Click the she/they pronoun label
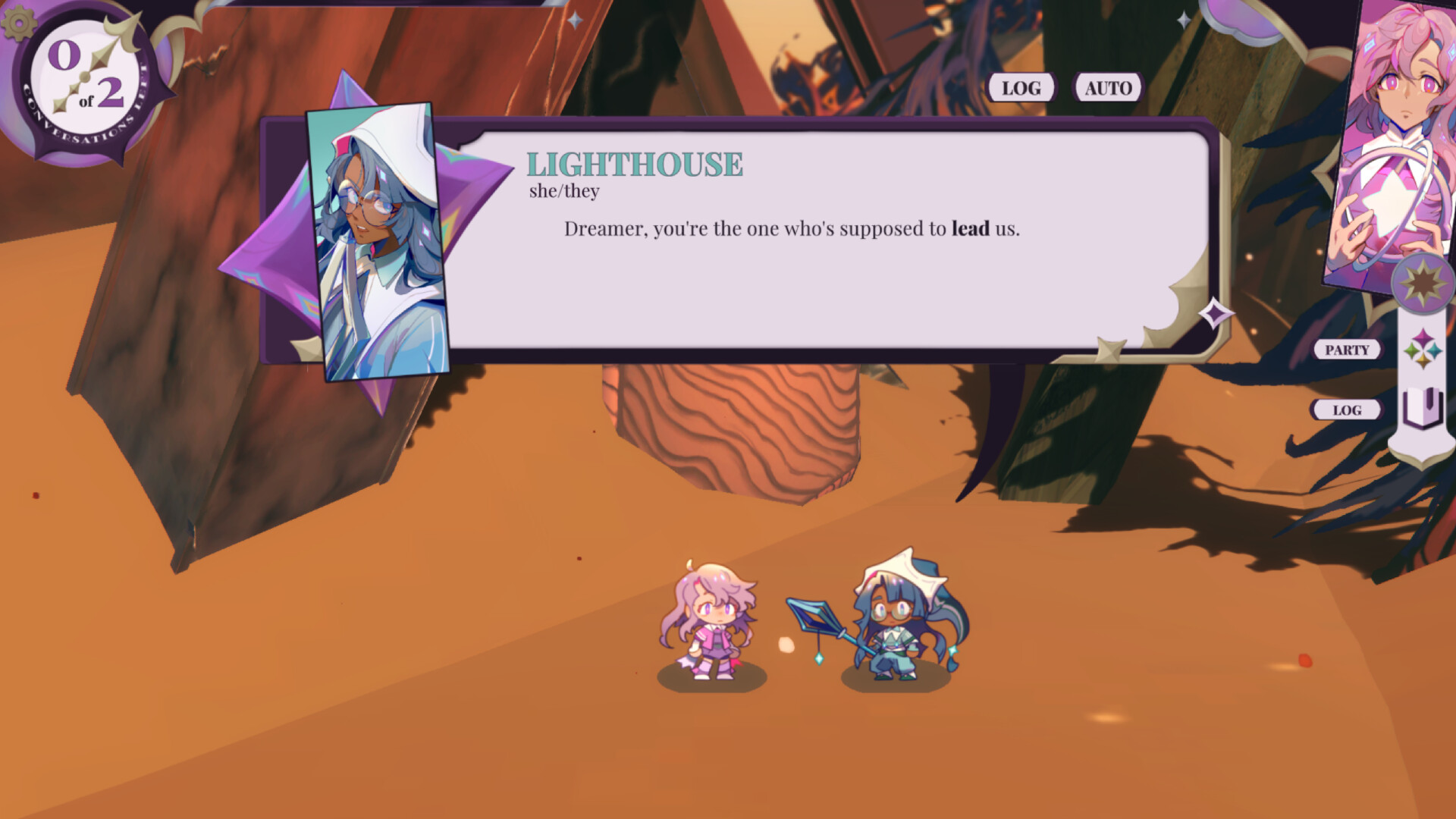This screenshot has width=1456, height=819. point(564,191)
